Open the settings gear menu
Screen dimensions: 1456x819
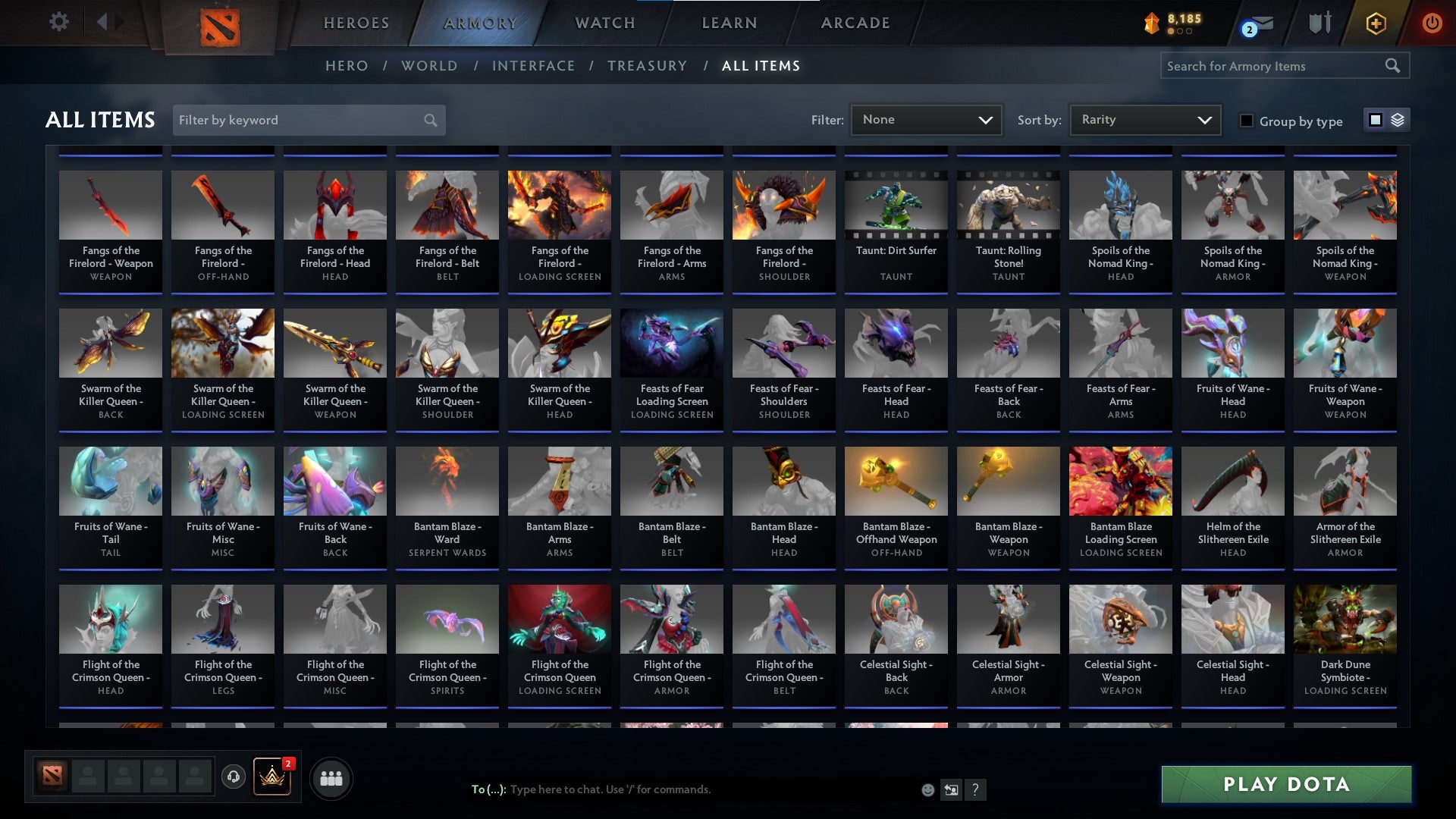[x=58, y=22]
